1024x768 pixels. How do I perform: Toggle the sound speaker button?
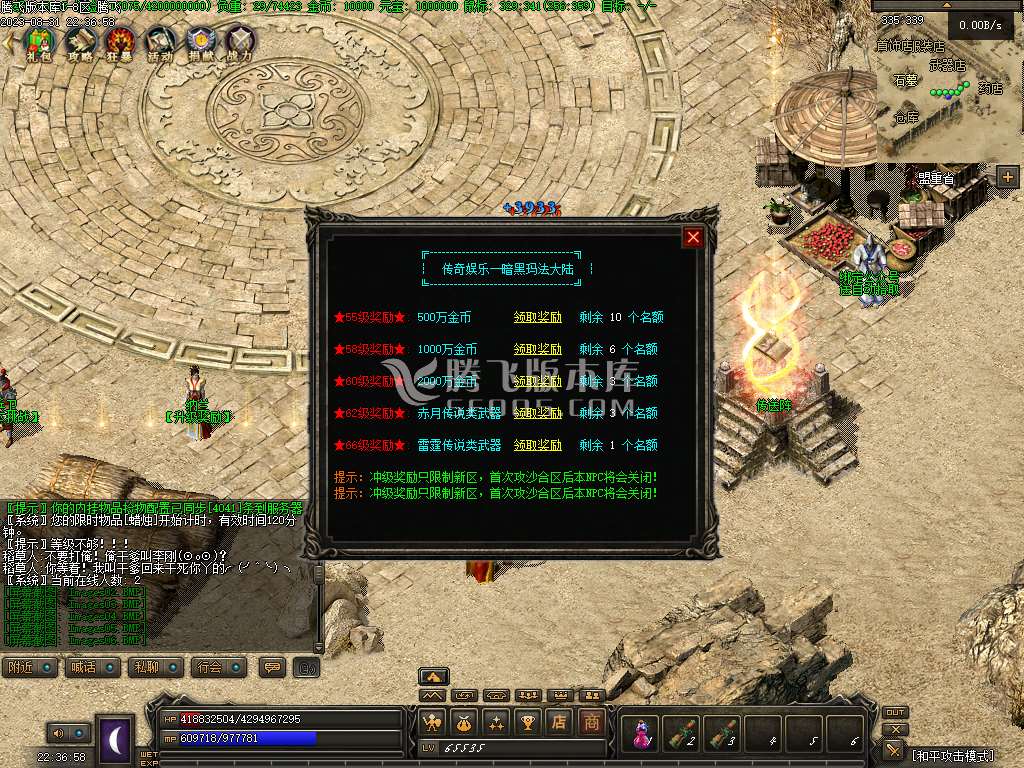pyautogui.click(x=58, y=733)
